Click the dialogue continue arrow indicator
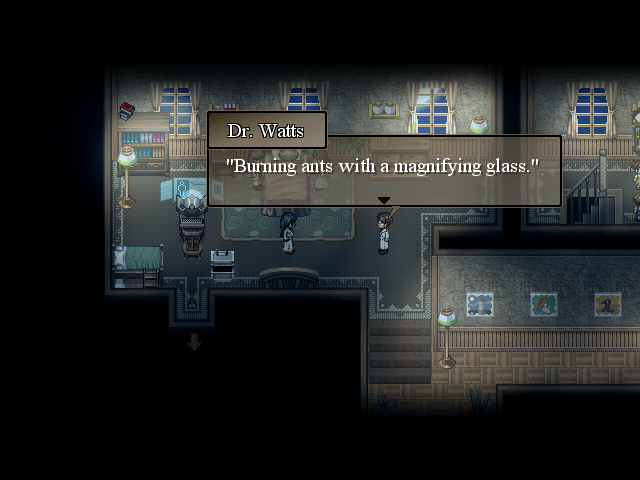Screen dimensions: 640x480 [x=384, y=201]
